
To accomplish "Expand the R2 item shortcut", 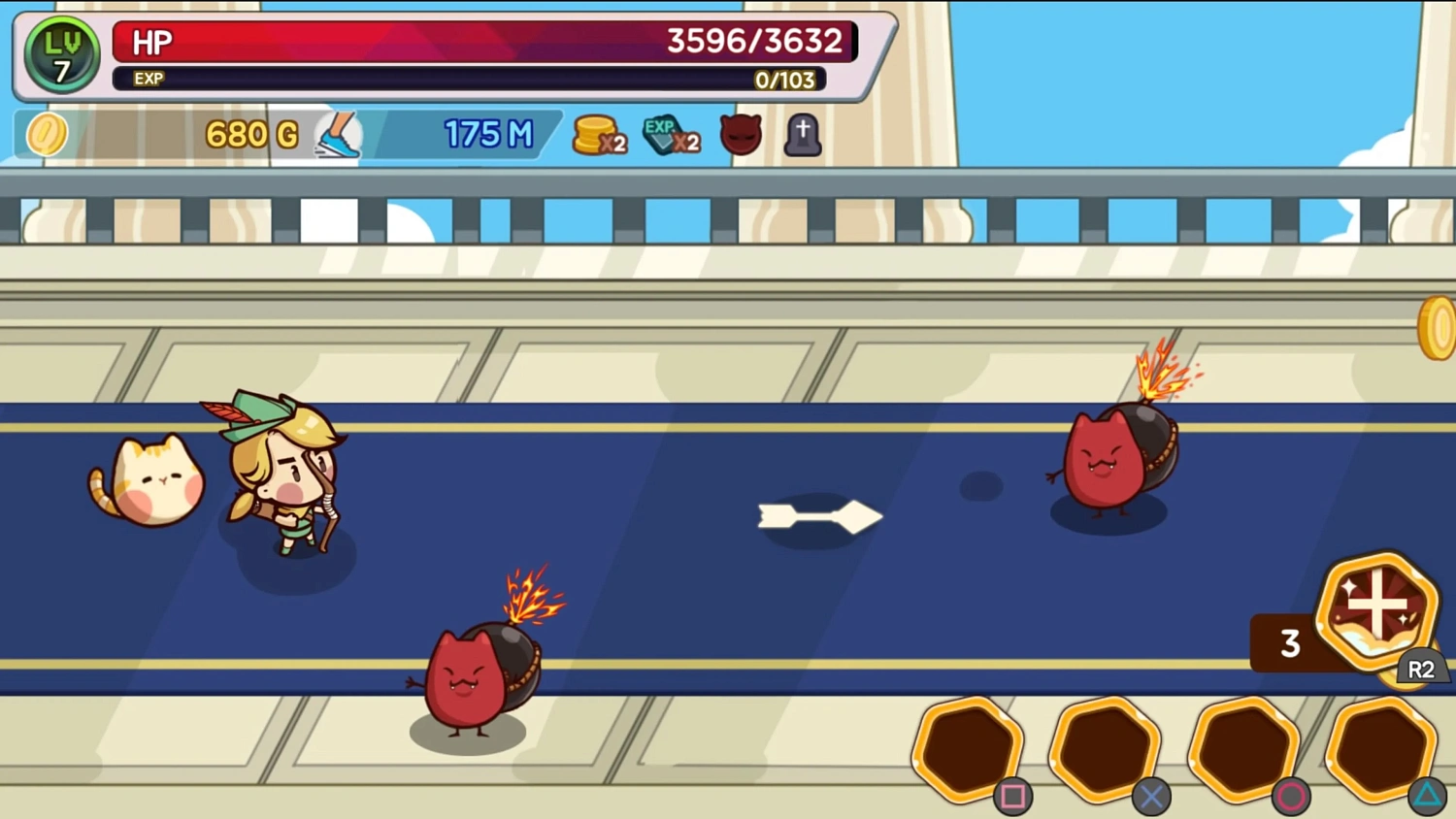I will coord(1421,669).
